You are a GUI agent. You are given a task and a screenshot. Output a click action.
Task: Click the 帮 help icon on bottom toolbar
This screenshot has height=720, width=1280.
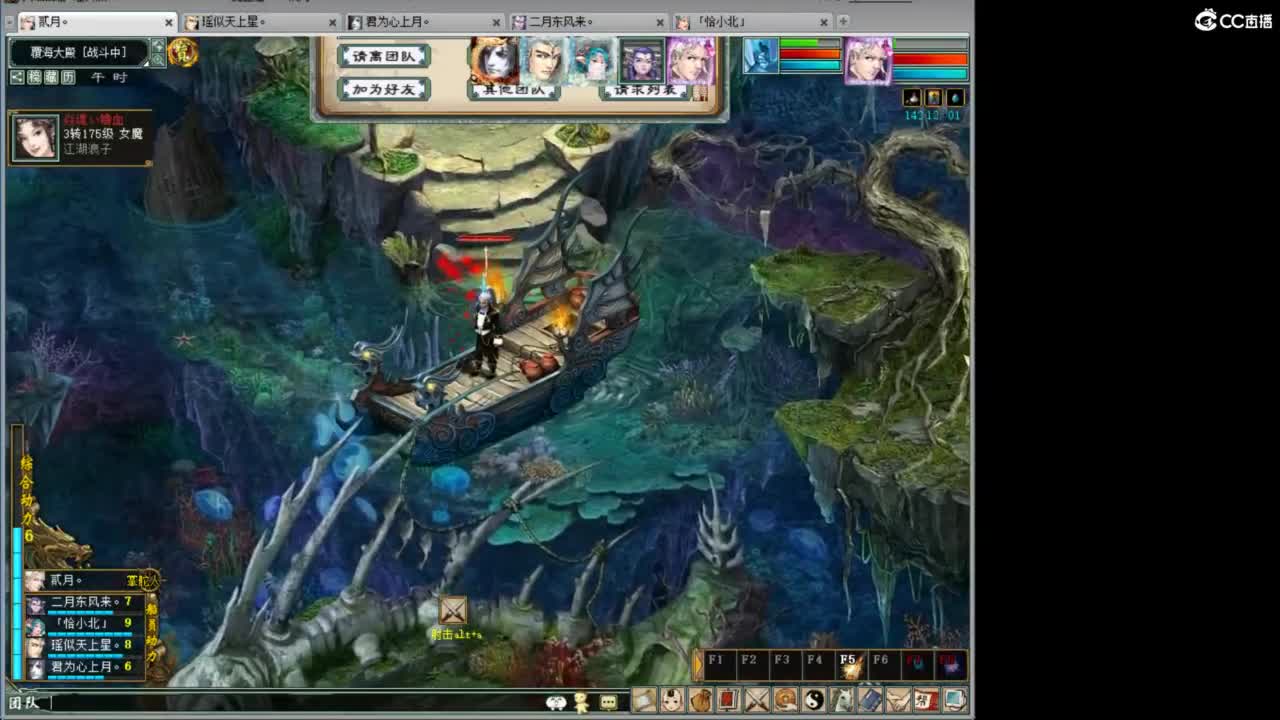coord(927,701)
